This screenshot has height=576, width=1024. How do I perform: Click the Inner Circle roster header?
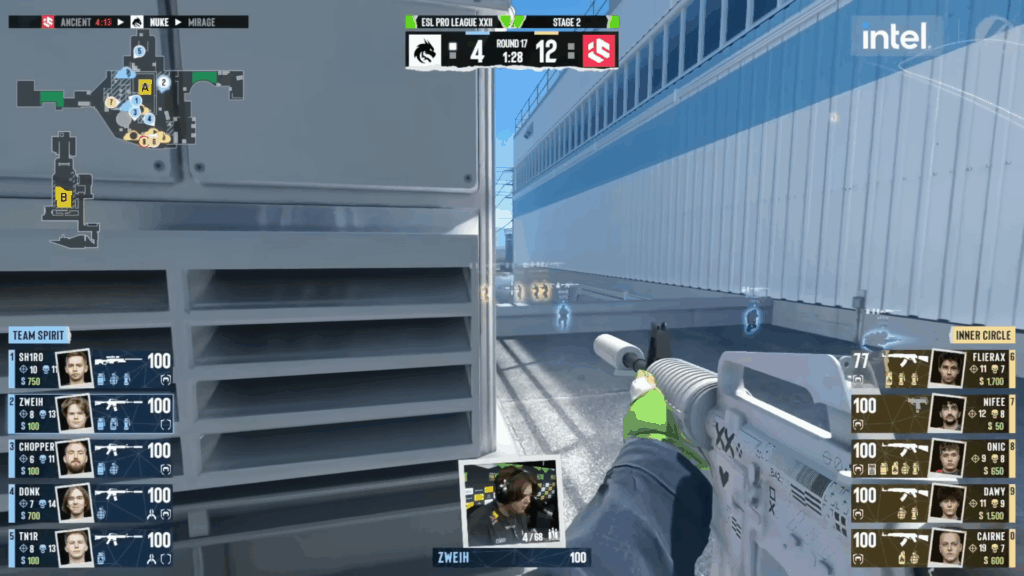click(981, 336)
